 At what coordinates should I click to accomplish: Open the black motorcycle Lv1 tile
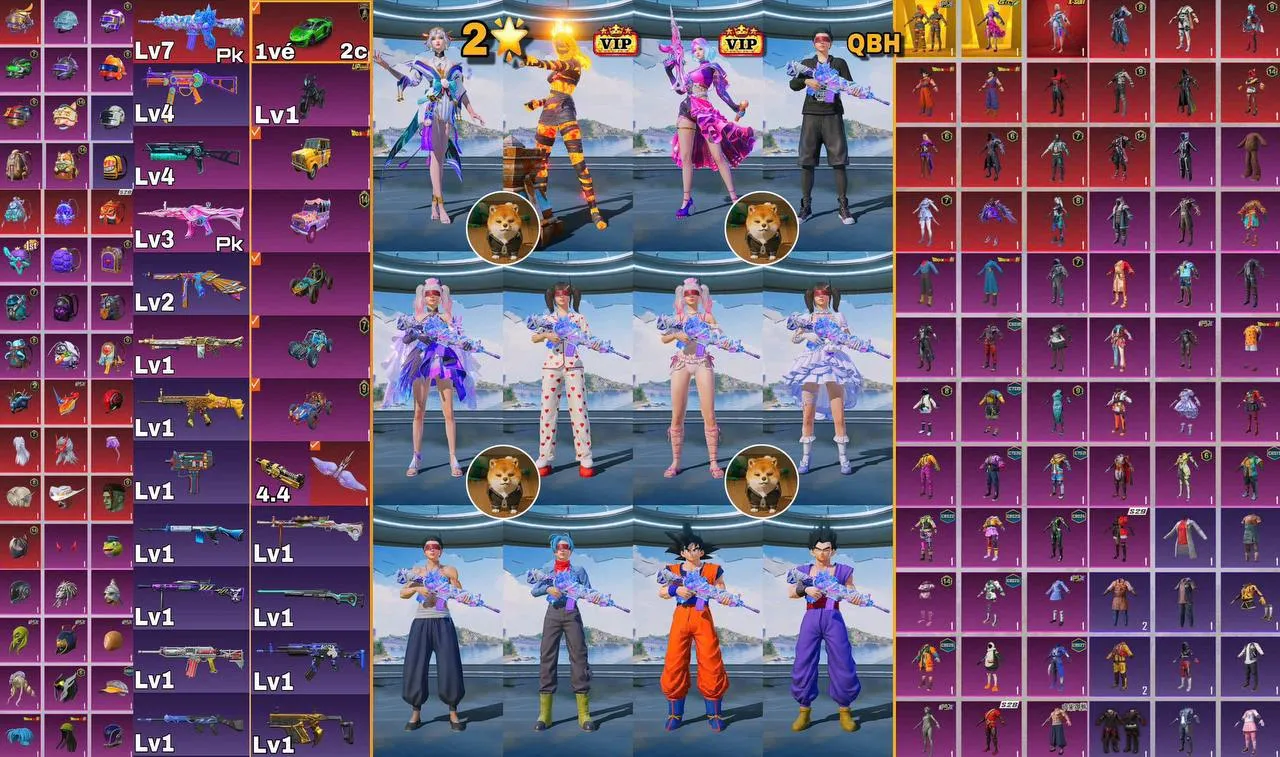point(309,95)
